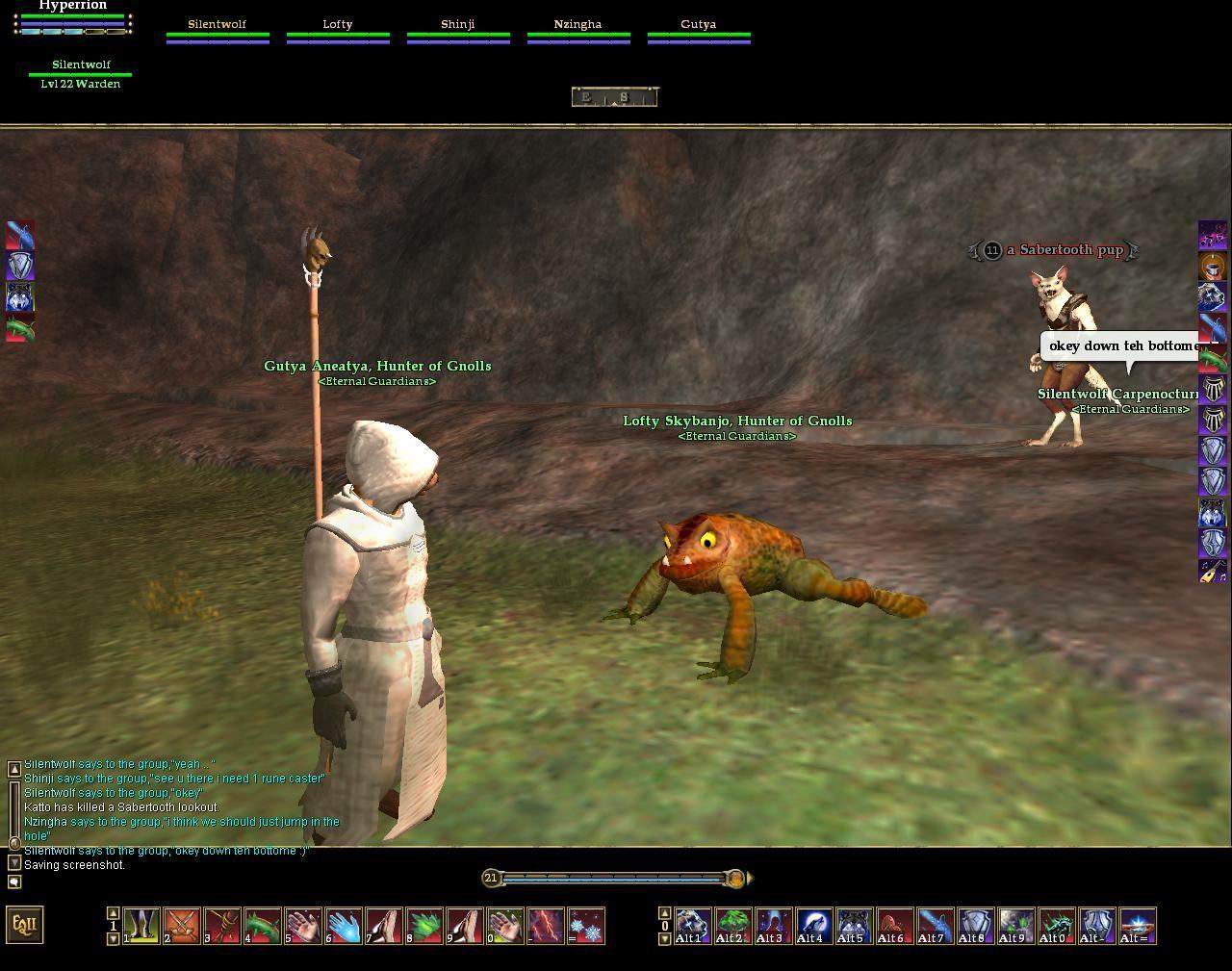
Task: Select group member Gutya
Action: tap(699, 30)
